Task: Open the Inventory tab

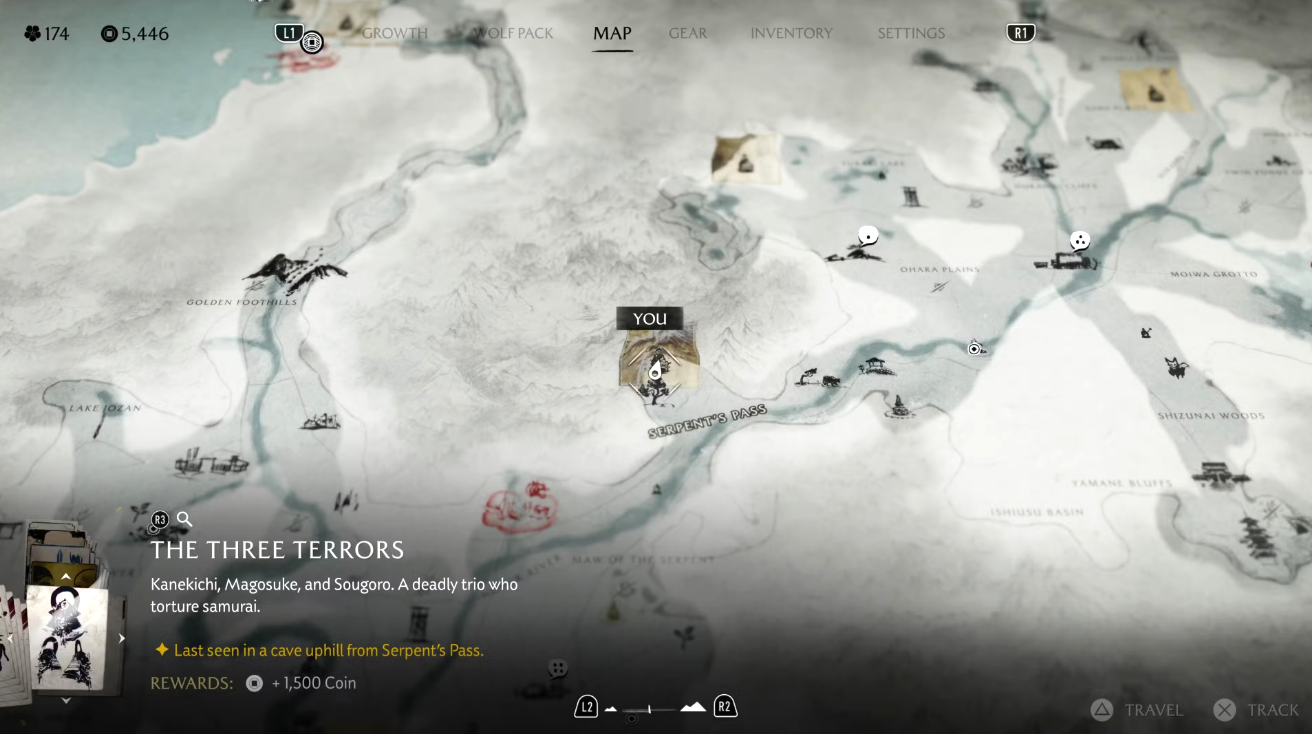Action: click(x=791, y=33)
